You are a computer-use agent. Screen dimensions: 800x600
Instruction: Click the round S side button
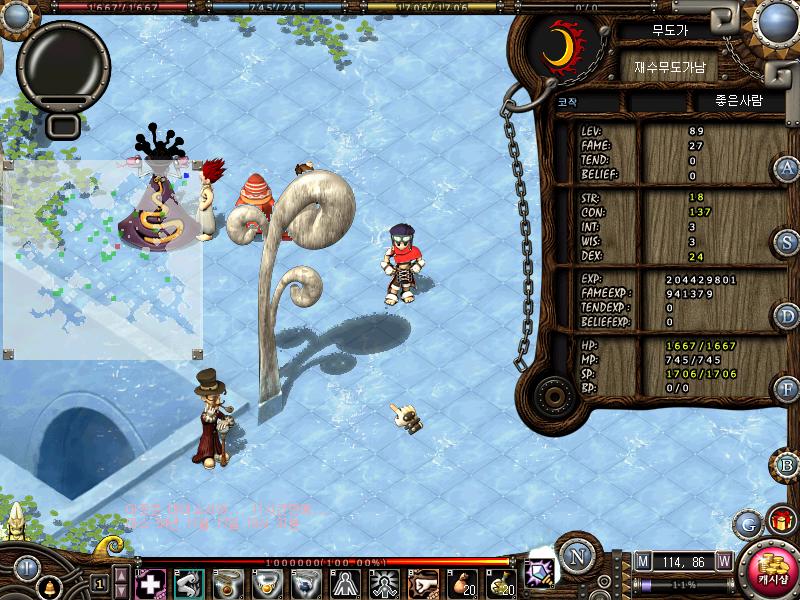[x=787, y=242]
